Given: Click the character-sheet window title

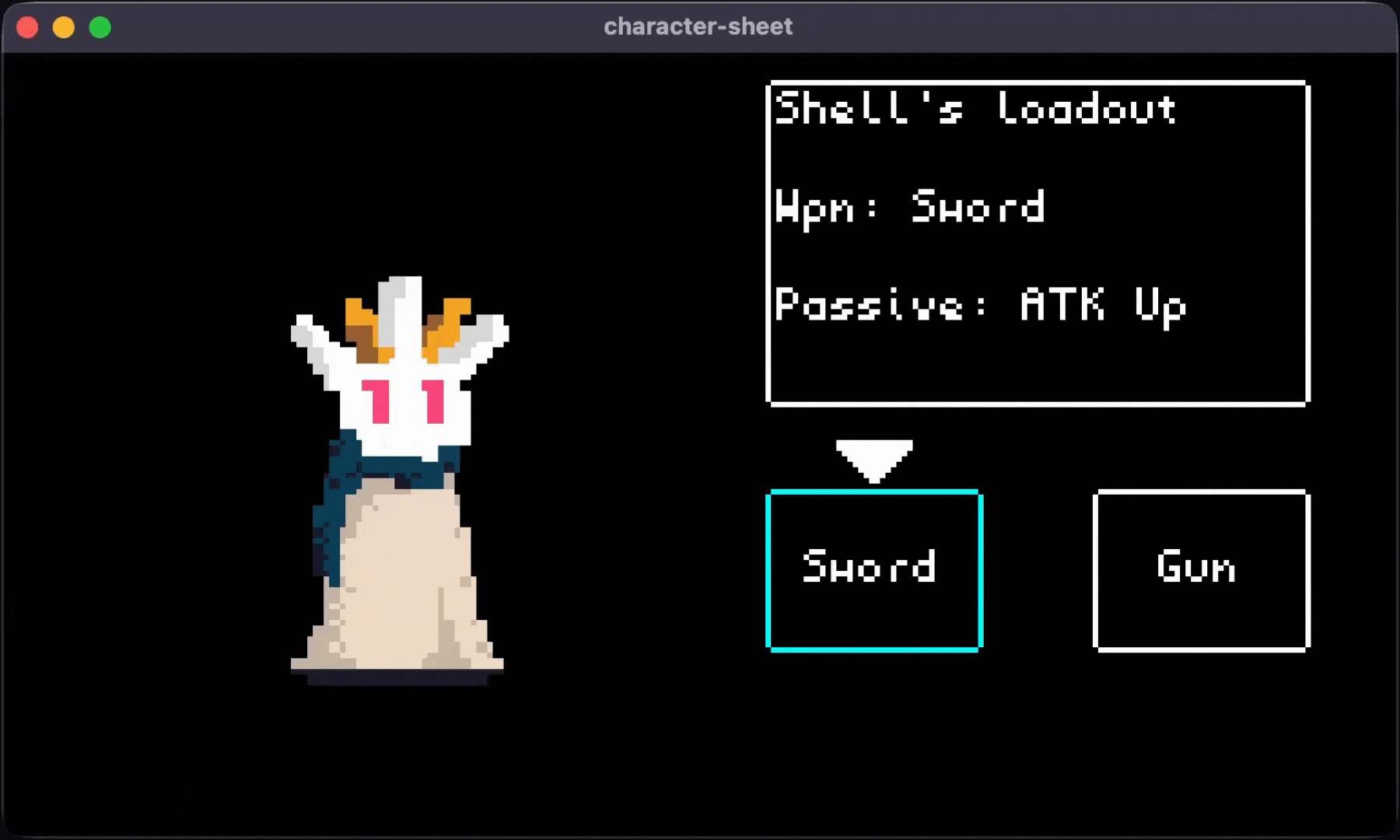Looking at the screenshot, I should tap(698, 26).
